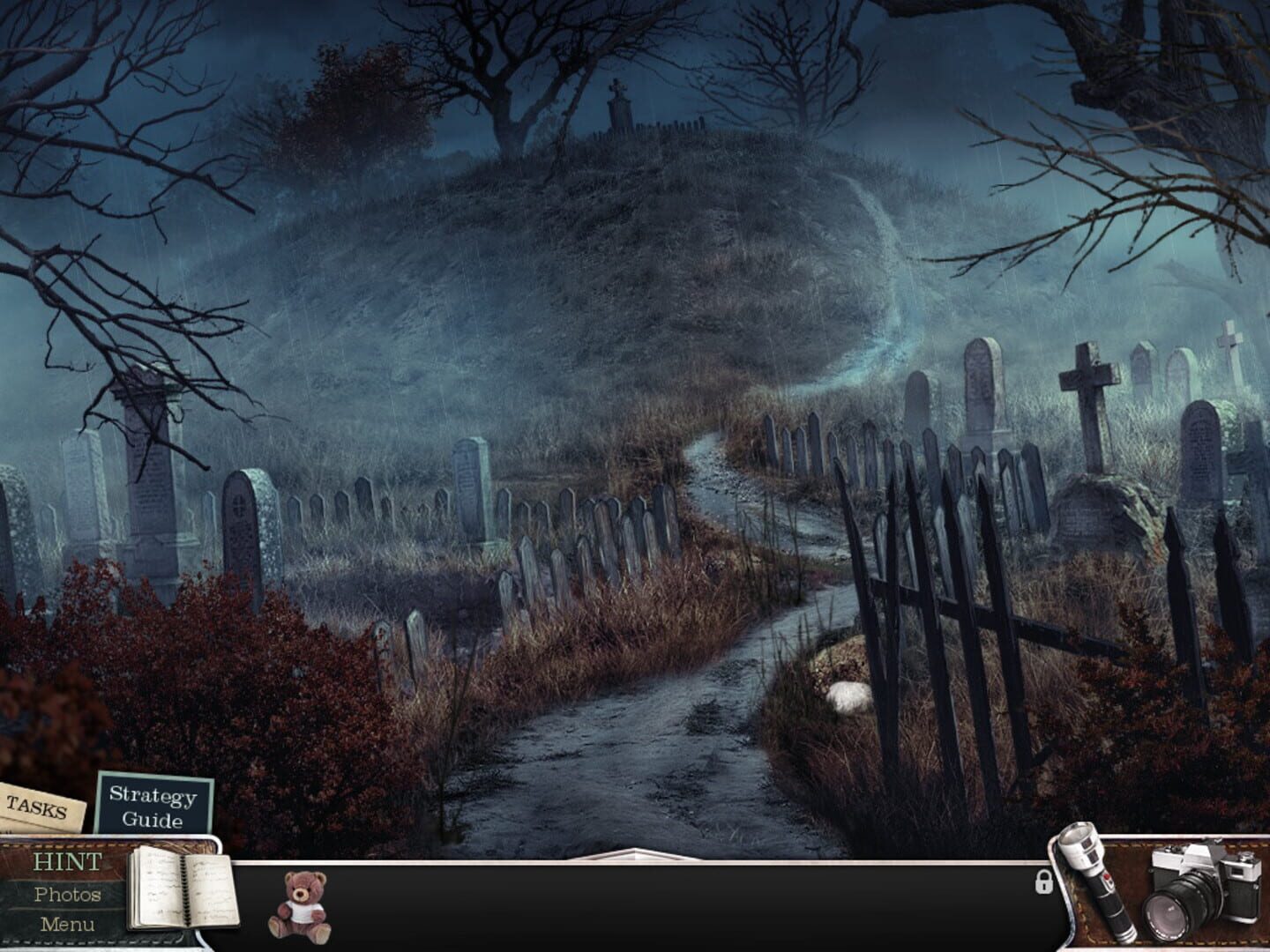Click the white rock beside the fence
This screenshot has height=952, width=1270.
pos(848,695)
